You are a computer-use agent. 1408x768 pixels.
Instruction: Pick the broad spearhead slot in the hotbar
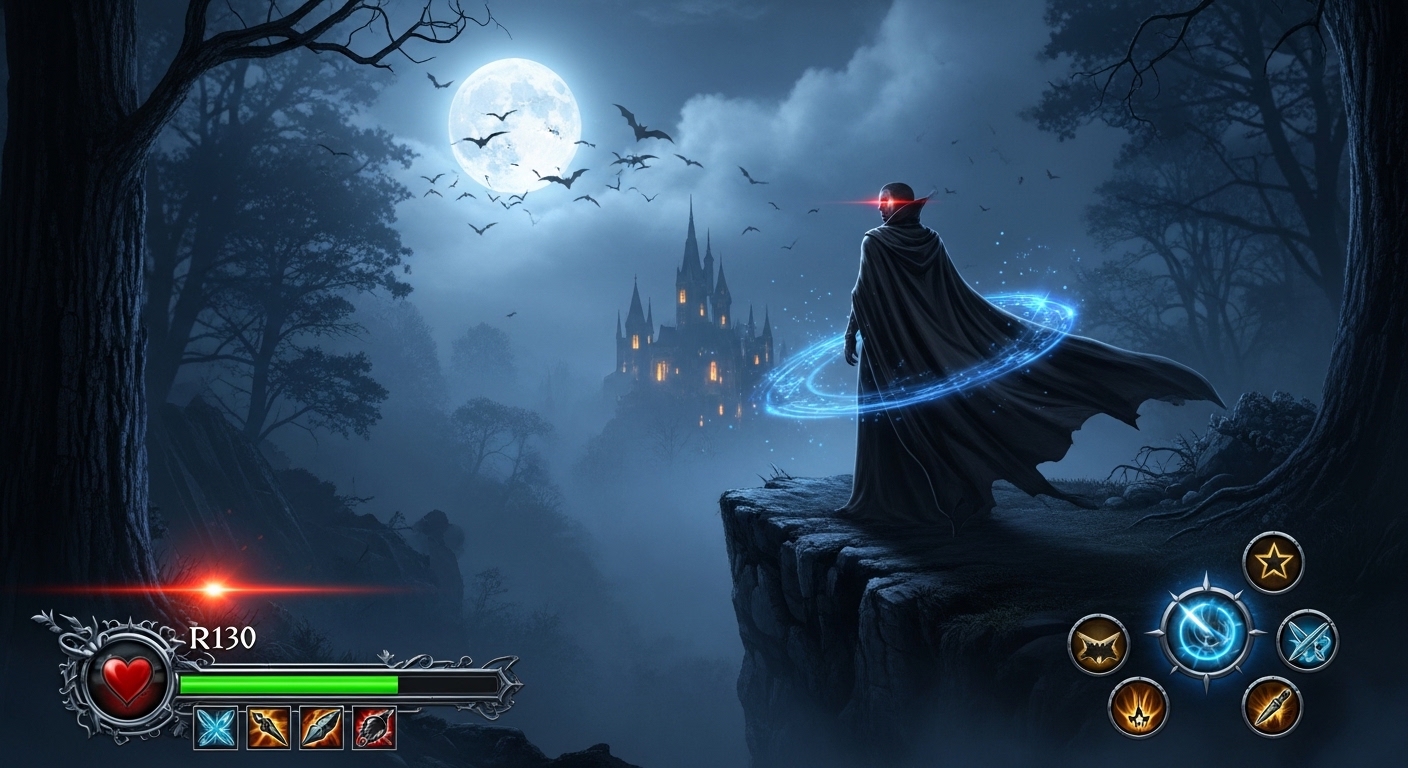point(321,727)
